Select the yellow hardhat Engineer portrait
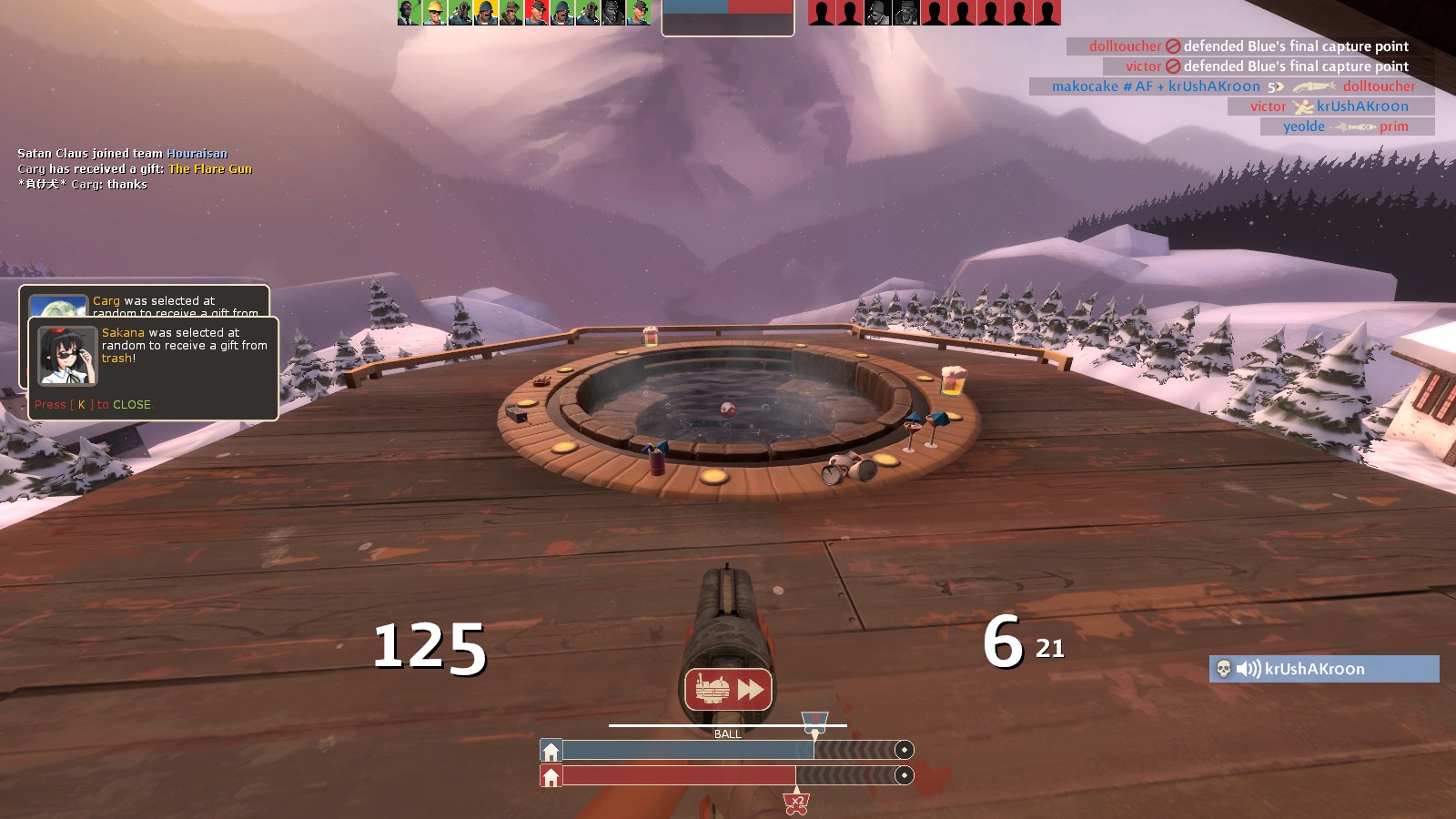Viewport: 1456px width, 819px height. (x=435, y=13)
